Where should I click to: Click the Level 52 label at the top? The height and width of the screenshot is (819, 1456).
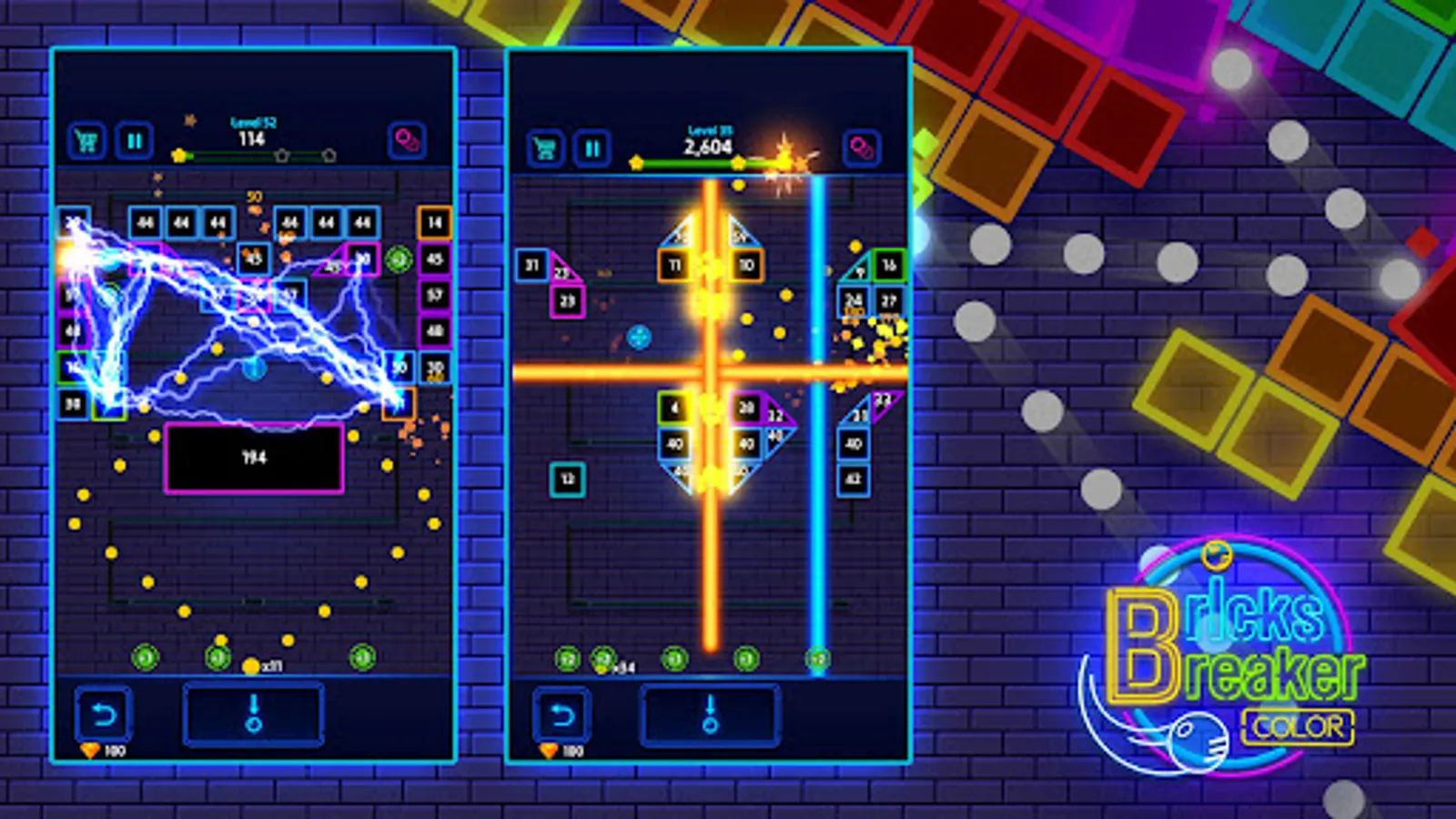pyautogui.click(x=252, y=122)
